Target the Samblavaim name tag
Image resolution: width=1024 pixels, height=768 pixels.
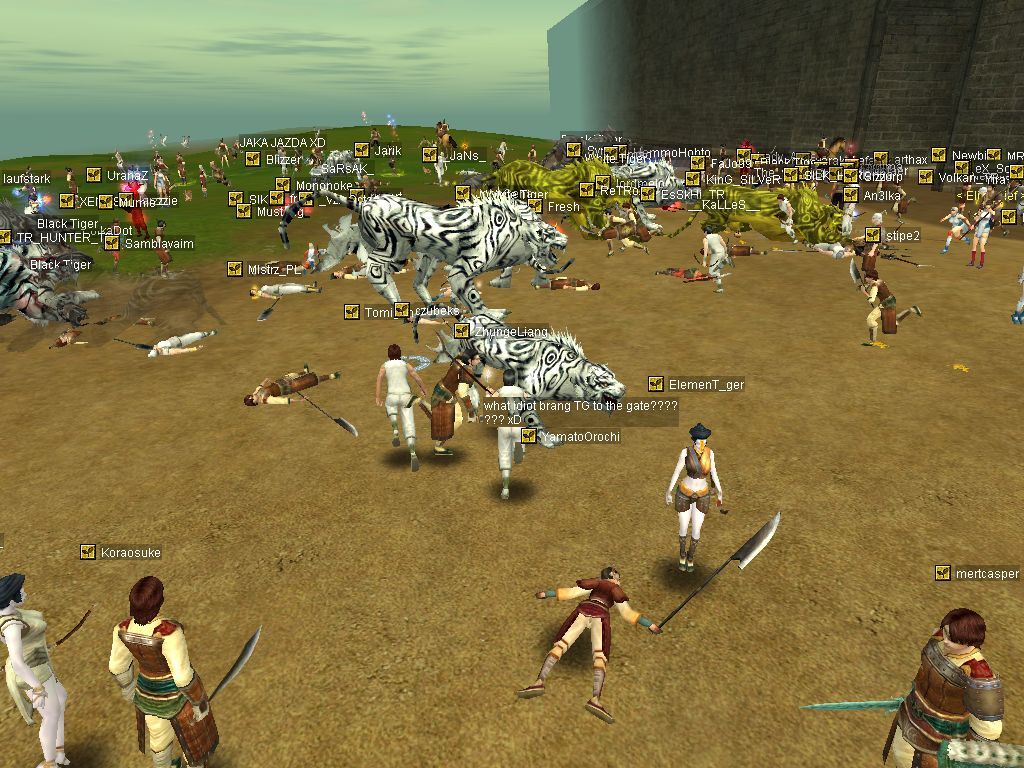[x=158, y=244]
